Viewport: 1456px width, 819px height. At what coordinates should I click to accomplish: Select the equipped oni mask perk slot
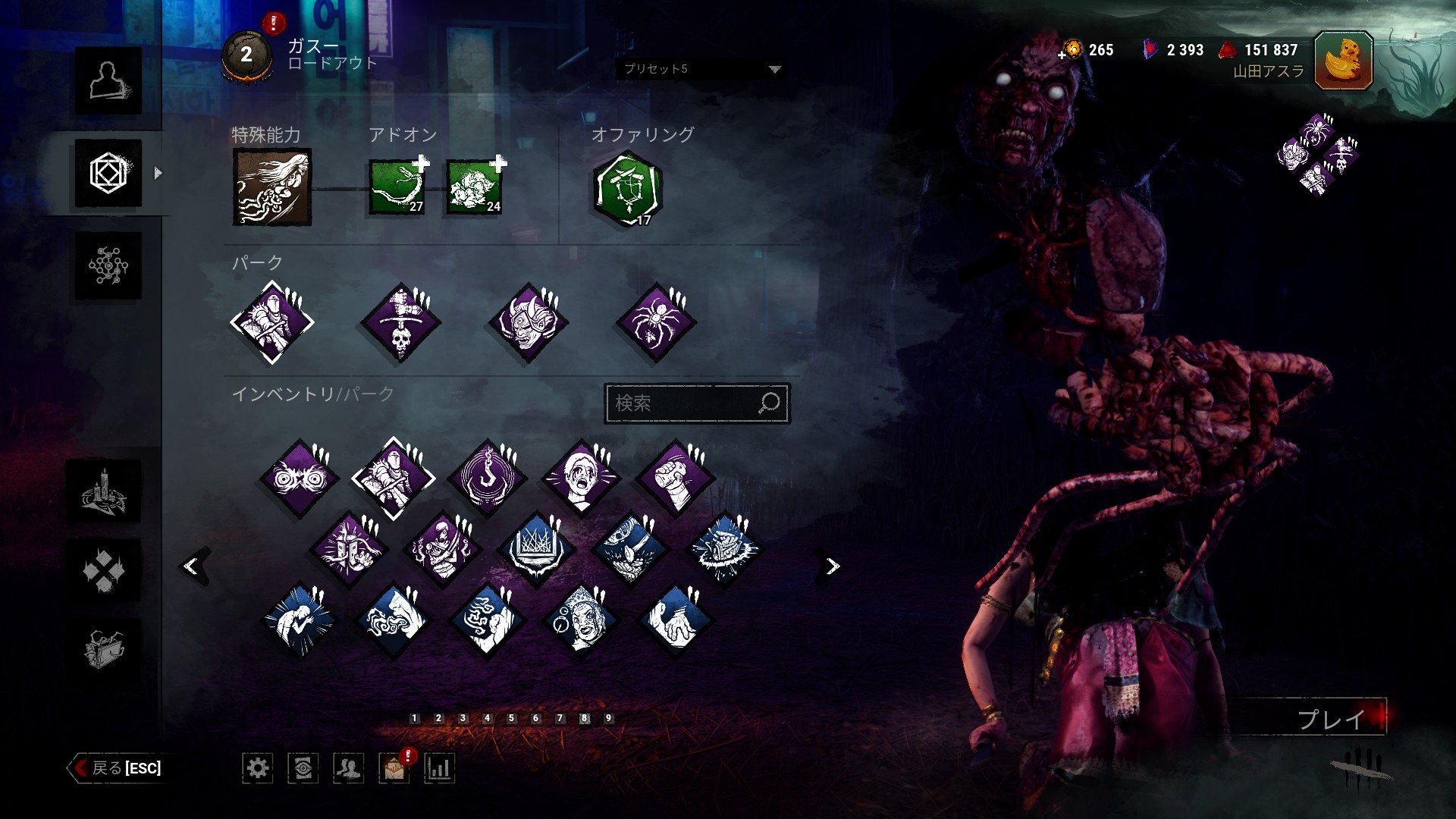click(x=529, y=323)
